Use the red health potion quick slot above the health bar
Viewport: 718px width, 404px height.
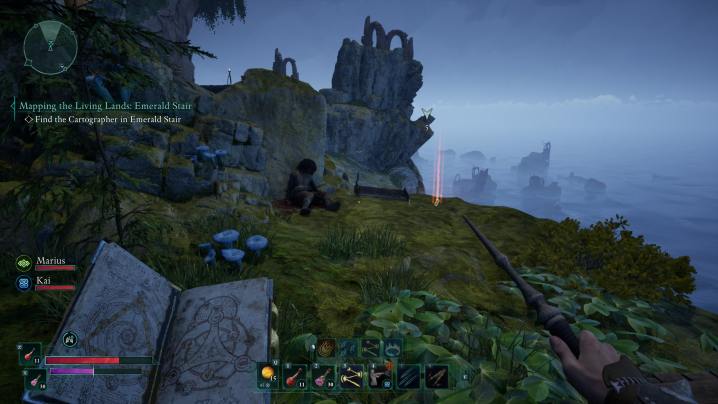(x=30, y=354)
